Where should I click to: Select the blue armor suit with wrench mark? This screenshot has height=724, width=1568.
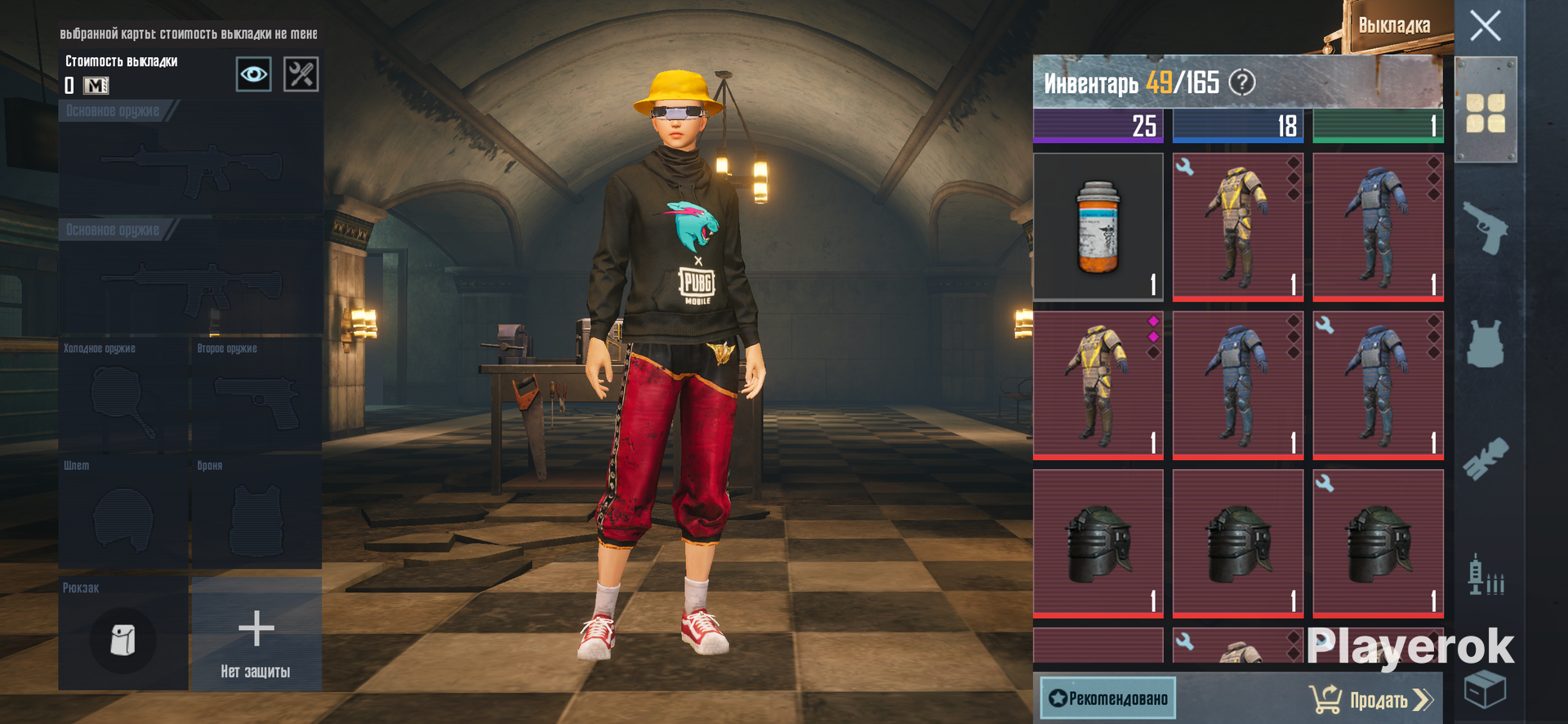(x=1377, y=384)
